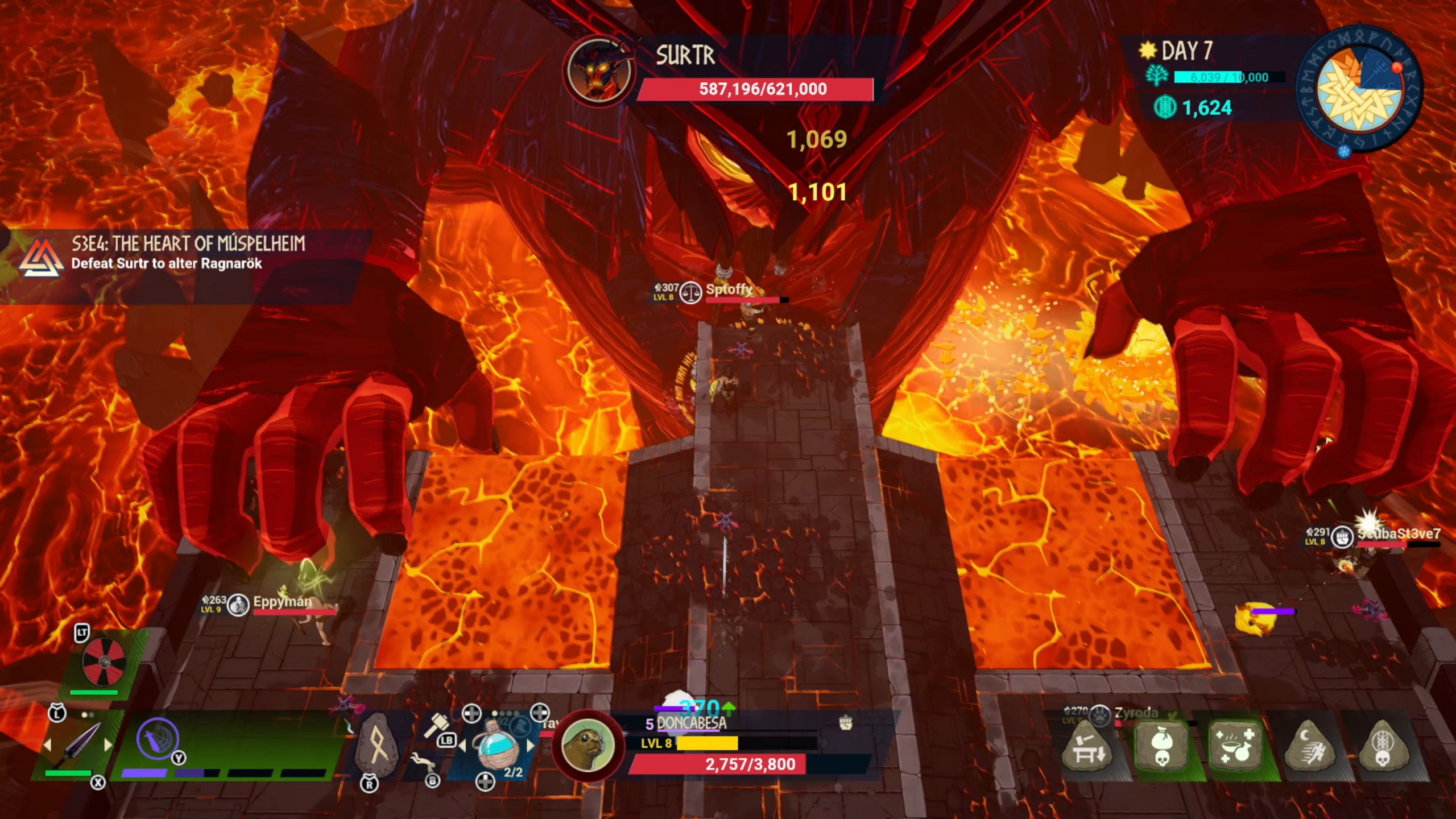1456x819 pixels.
Task: Activate the purple spear spell ability
Action: (x=158, y=739)
